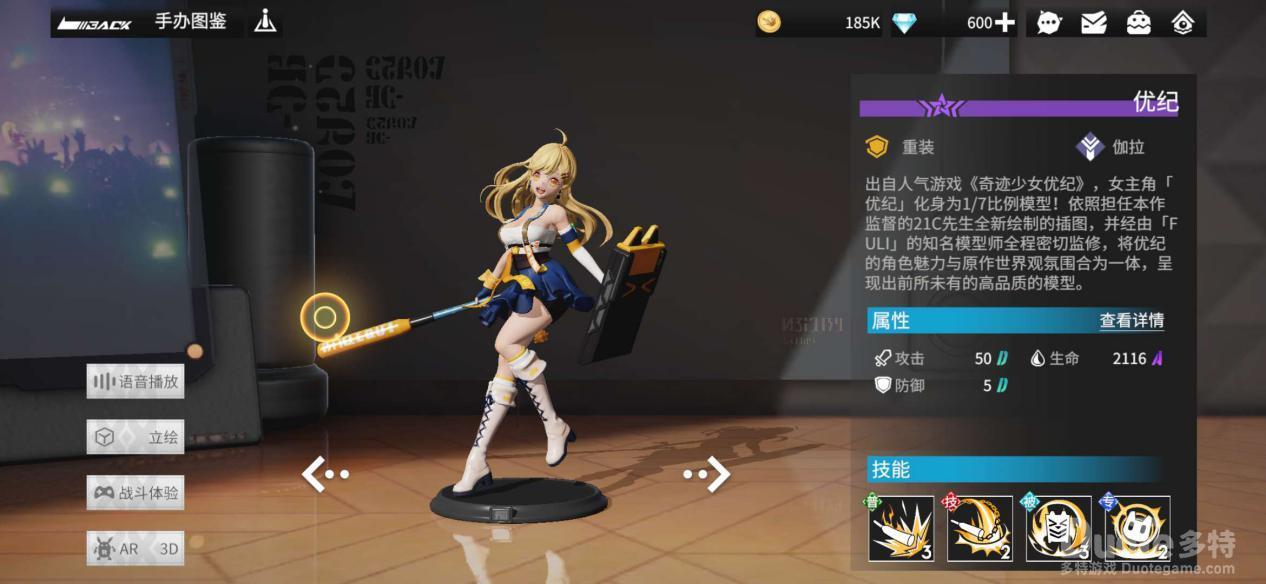Toggle the AR / 3D view mode

(136, 548)
